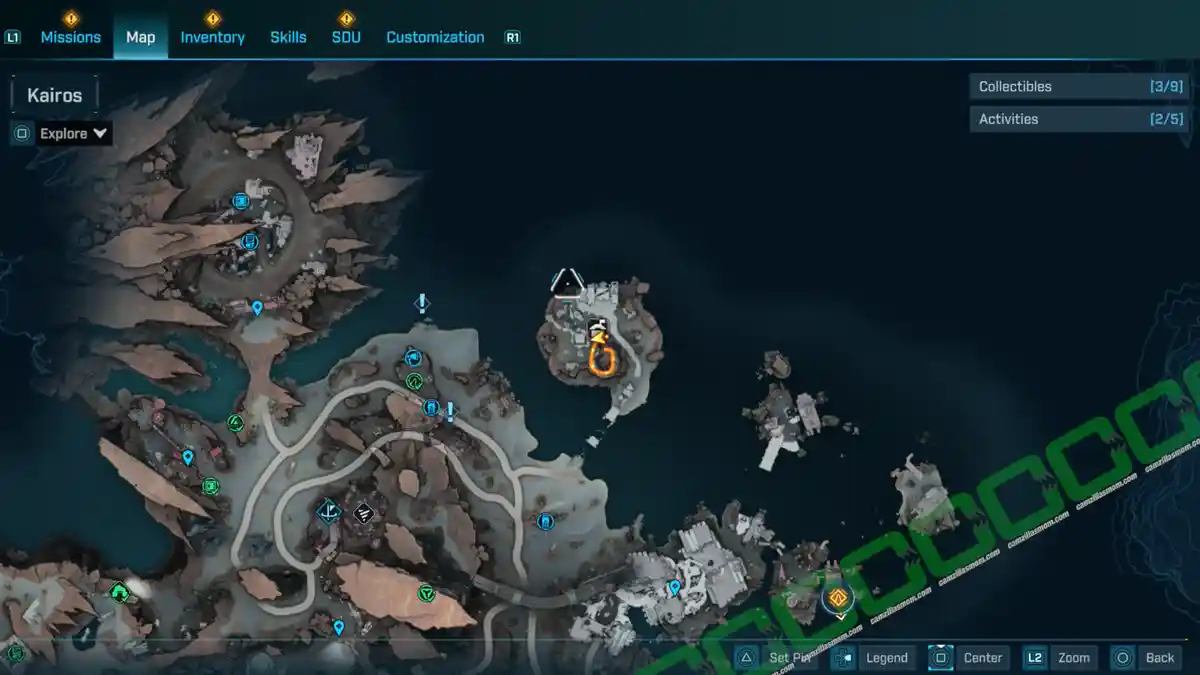Go Back from the map
1200x675 pixels.
[x=1159, y=657]
